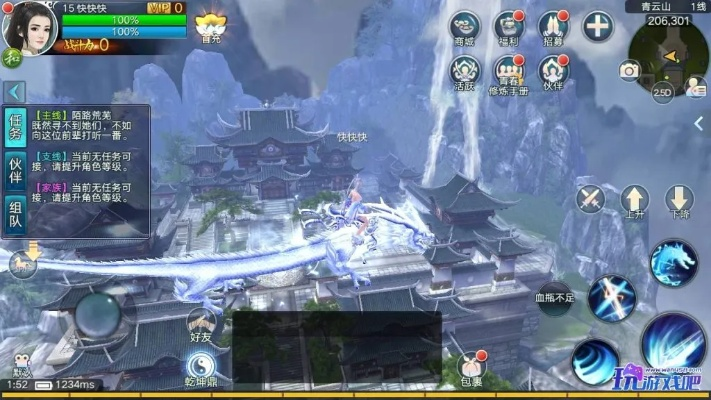Switch to the 任务 quest tab
Image resolution: width=711 pixels, height=400 pixels.
(x=15, y=129)
